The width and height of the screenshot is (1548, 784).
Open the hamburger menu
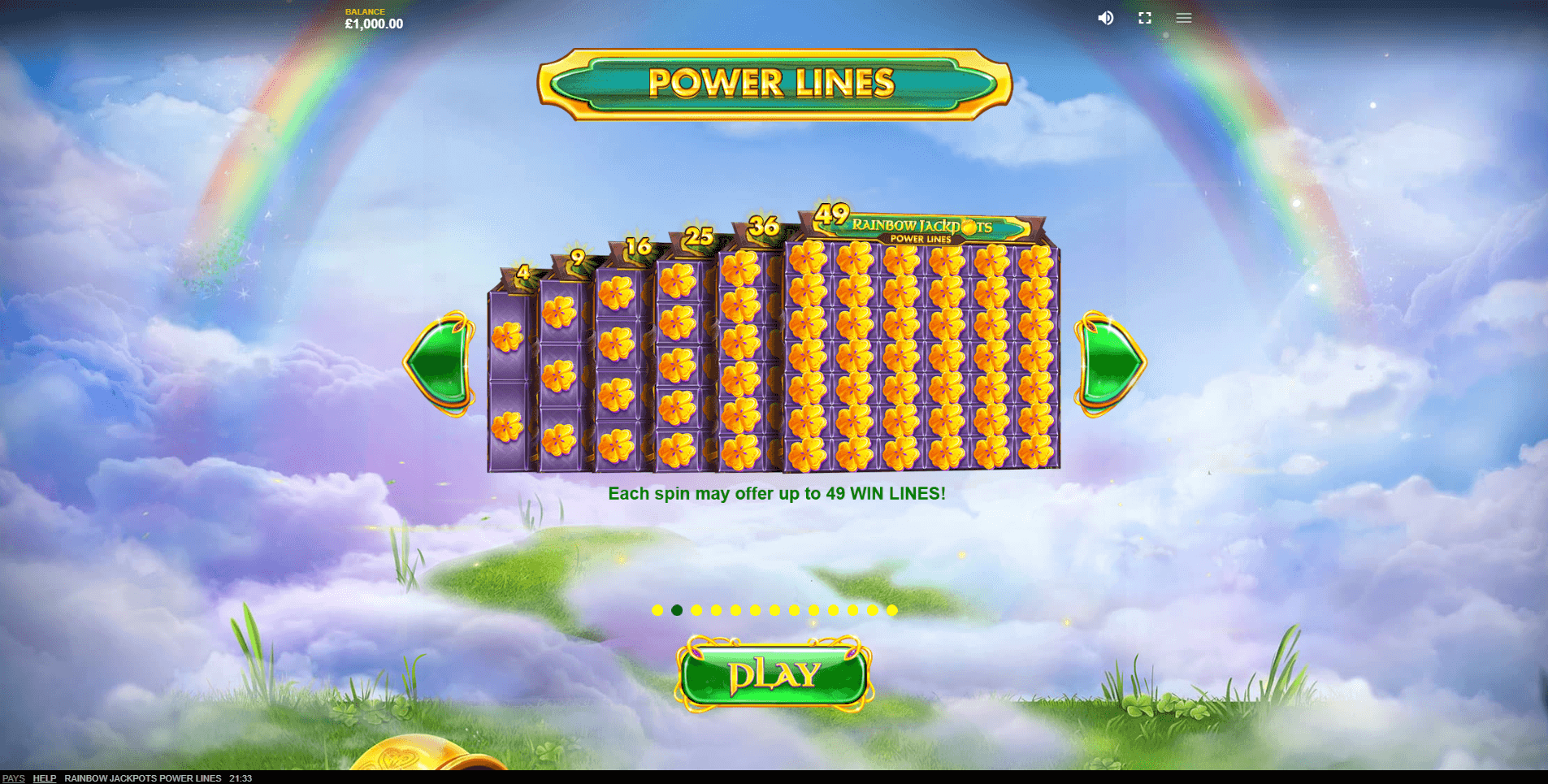pos(1183,18)
